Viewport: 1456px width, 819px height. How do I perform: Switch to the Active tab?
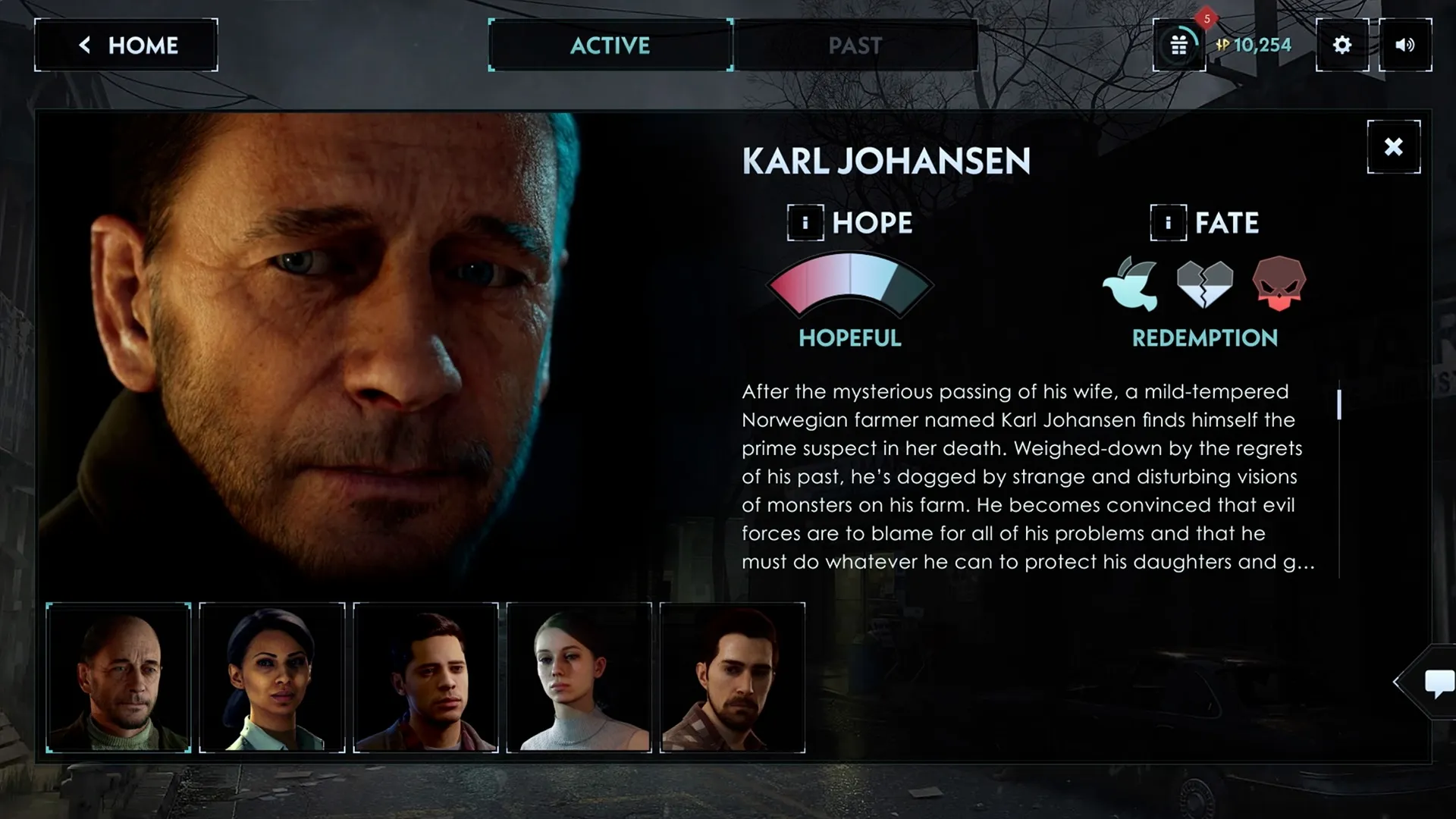click(x=610, y=45)
